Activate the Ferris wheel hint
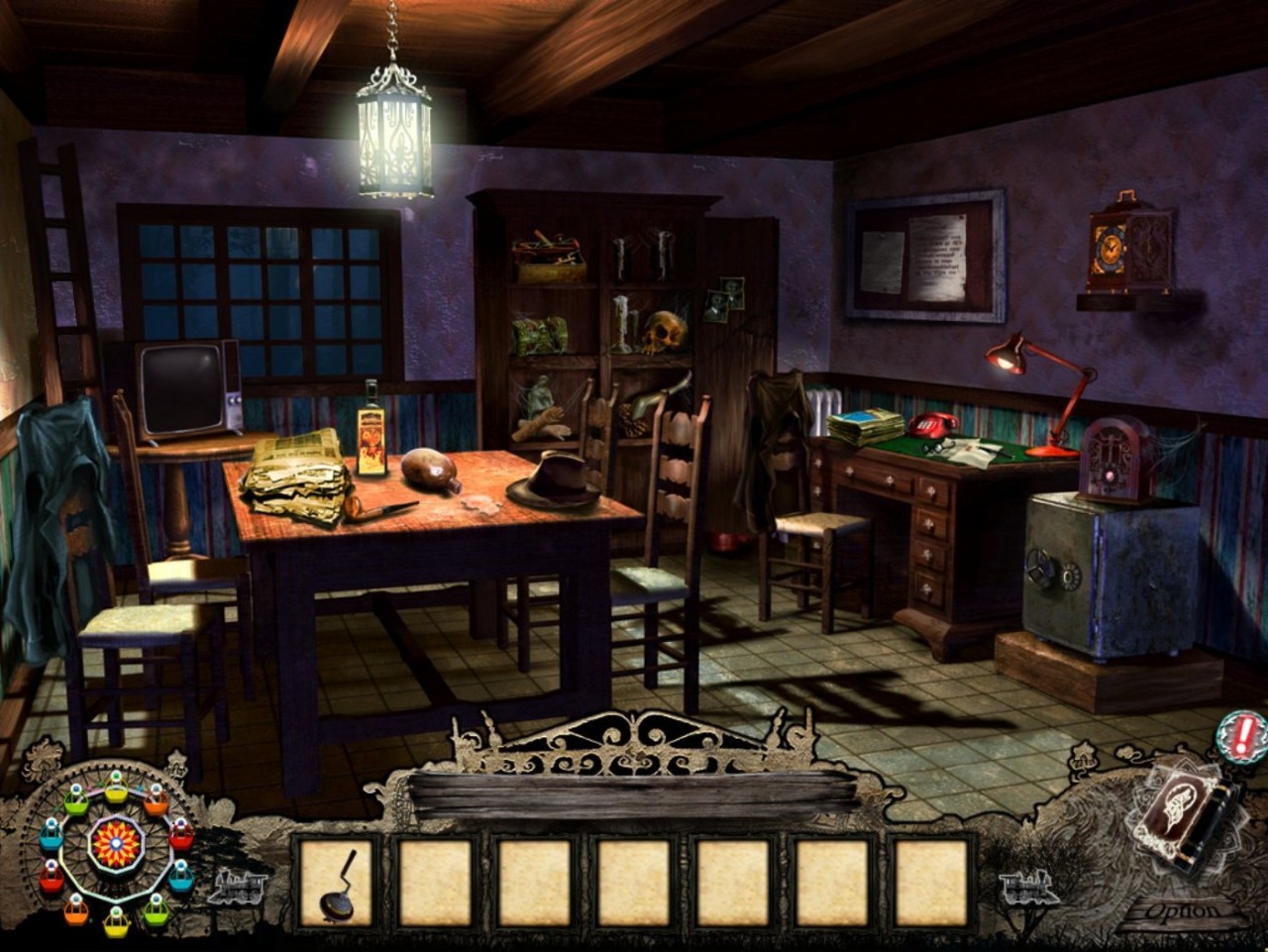 point(116,843)
